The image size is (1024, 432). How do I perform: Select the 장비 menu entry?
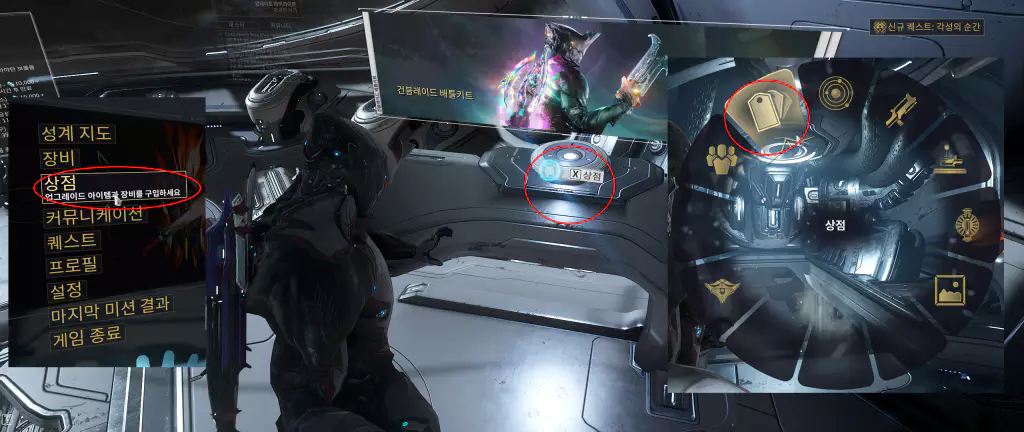[60, 158]
